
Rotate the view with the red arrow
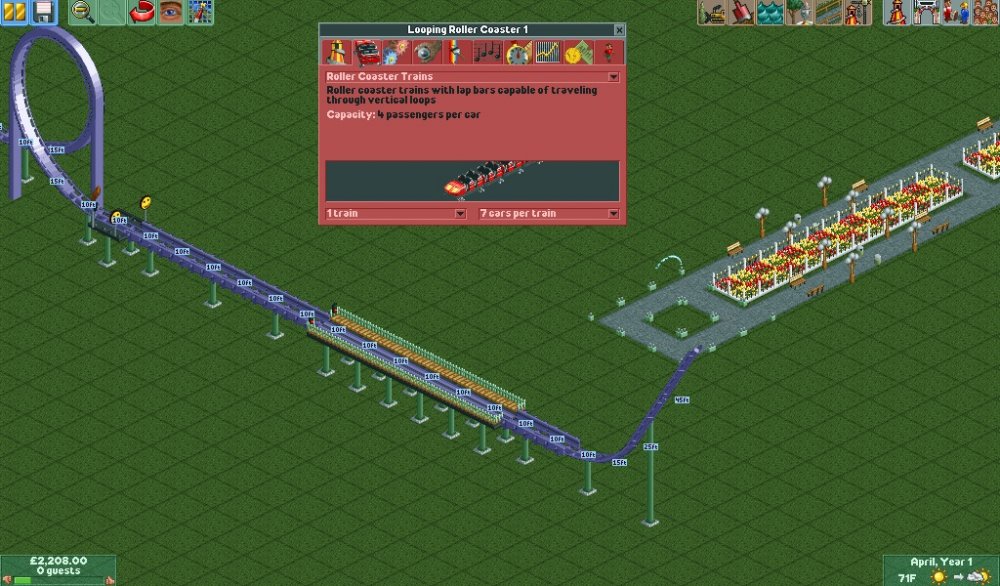click(142, 12)
